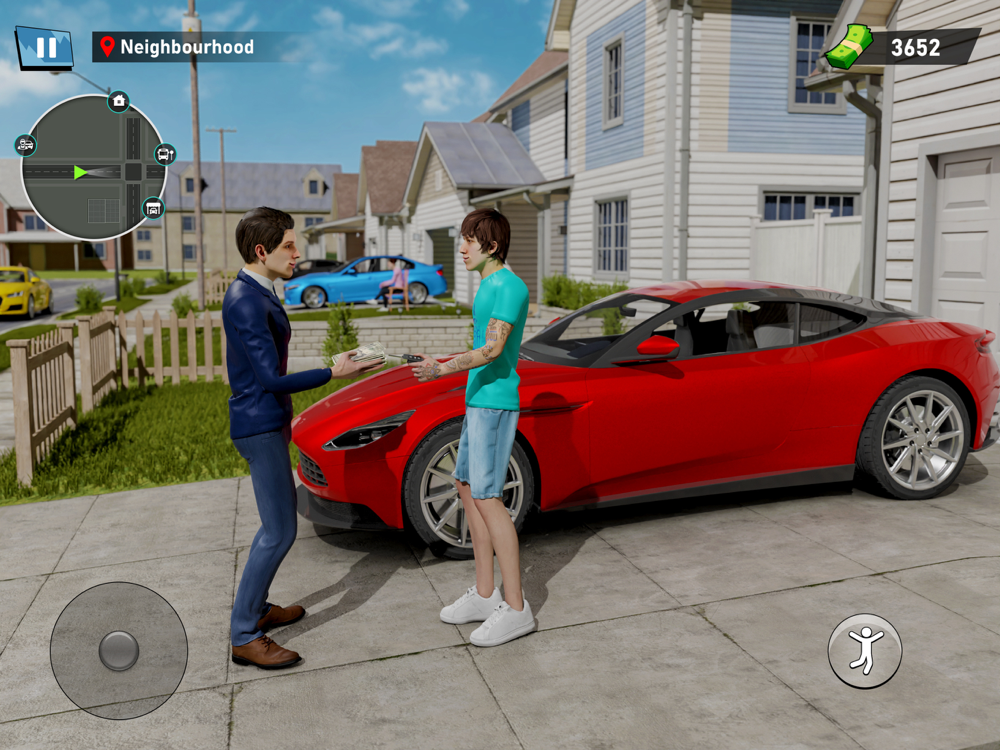1000x750 pixels.
Task: Select the garage marker on the minimap
Action: point(152,208)
